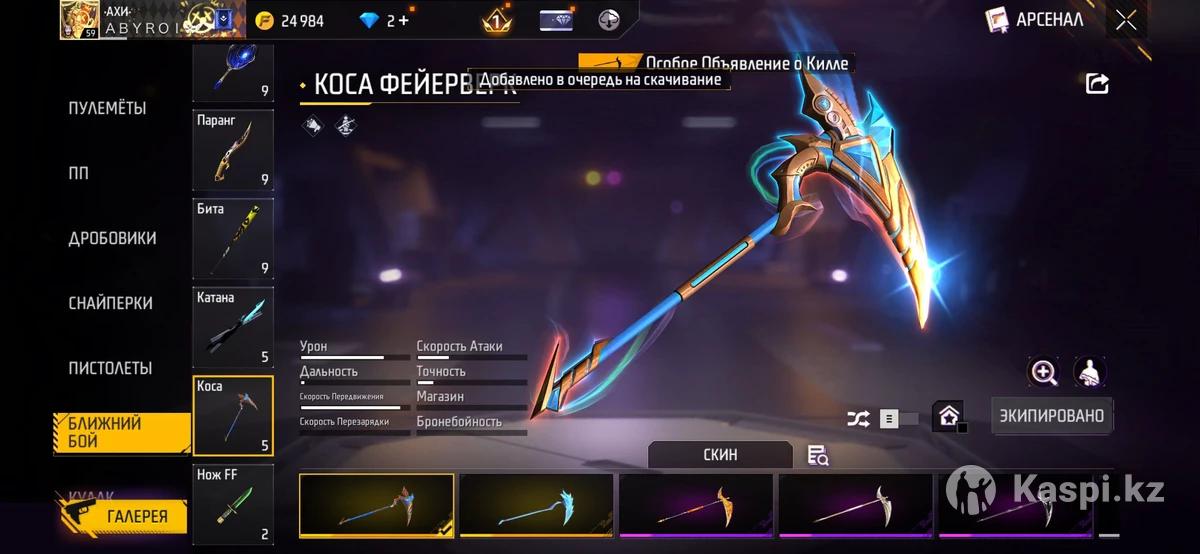Select the Снайперки category
This screenshot has width=1200, height=554.
pos(110,303)
